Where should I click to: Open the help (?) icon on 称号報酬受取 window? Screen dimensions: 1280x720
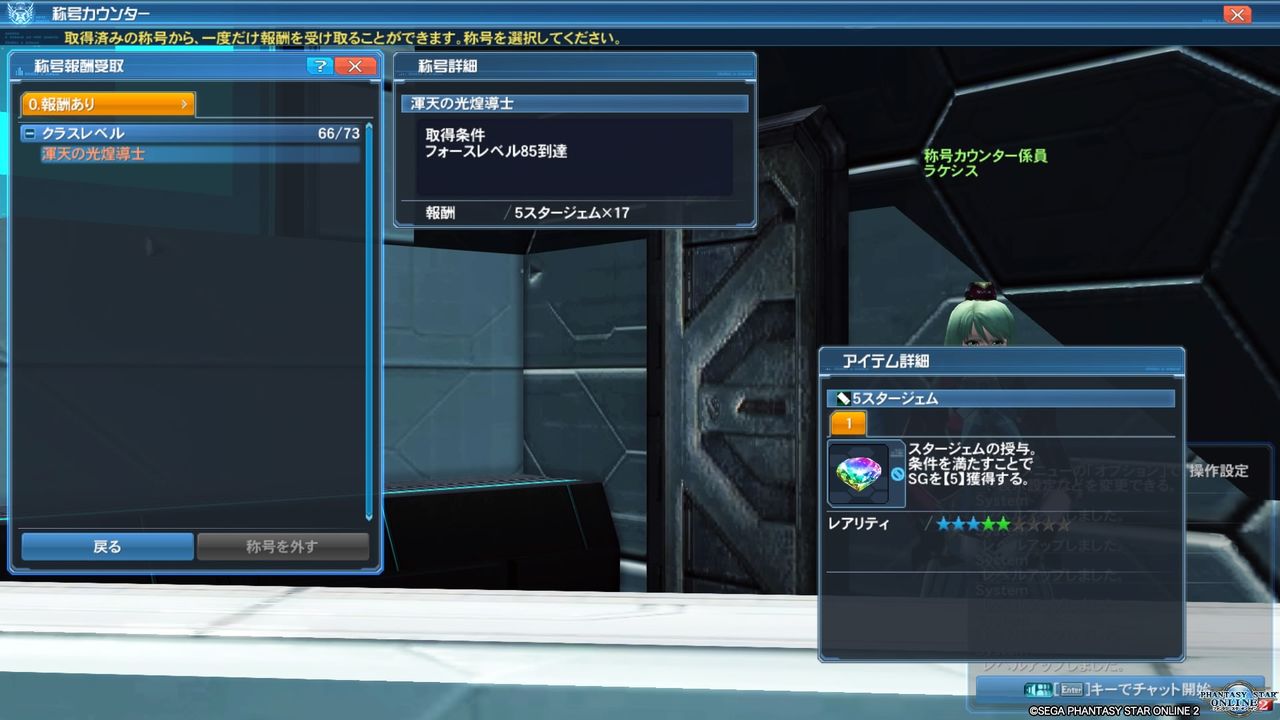point(318,65)
